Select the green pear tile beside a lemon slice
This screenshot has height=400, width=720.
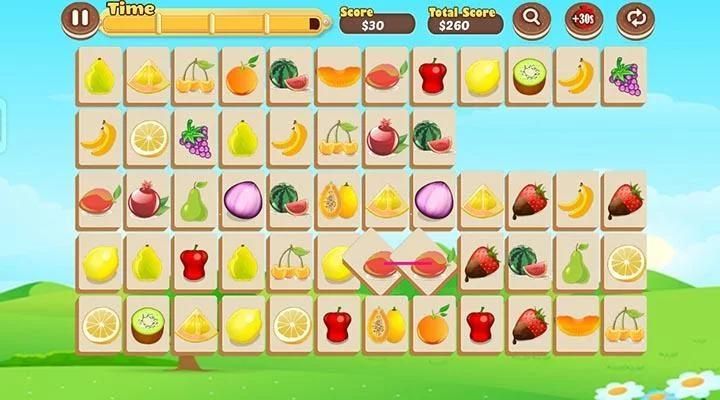pos(577,261)
